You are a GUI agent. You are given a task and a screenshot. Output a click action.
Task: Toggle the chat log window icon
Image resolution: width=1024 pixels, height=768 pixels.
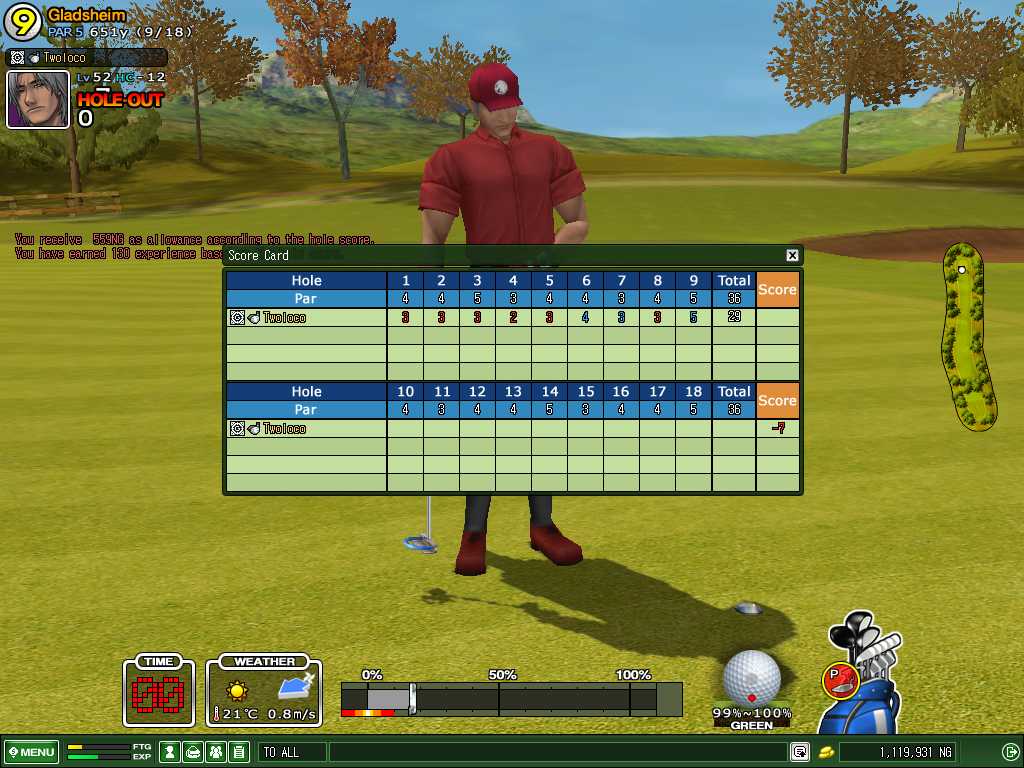[x=800, y=752]
